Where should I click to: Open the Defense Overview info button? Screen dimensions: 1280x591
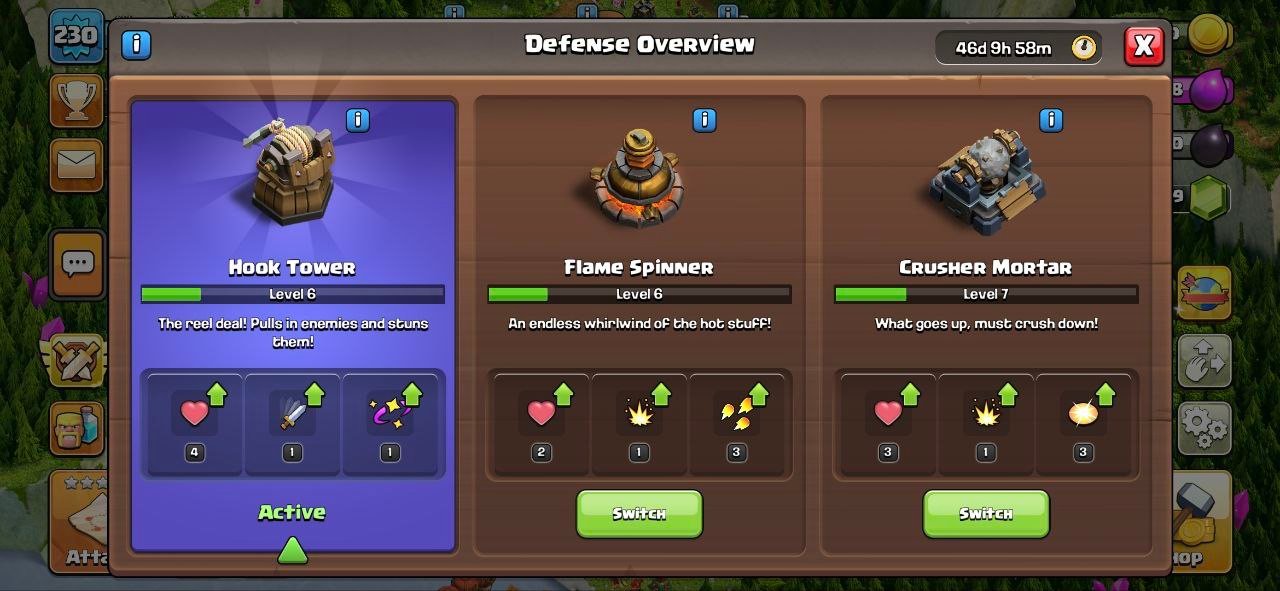pos(136,45)
